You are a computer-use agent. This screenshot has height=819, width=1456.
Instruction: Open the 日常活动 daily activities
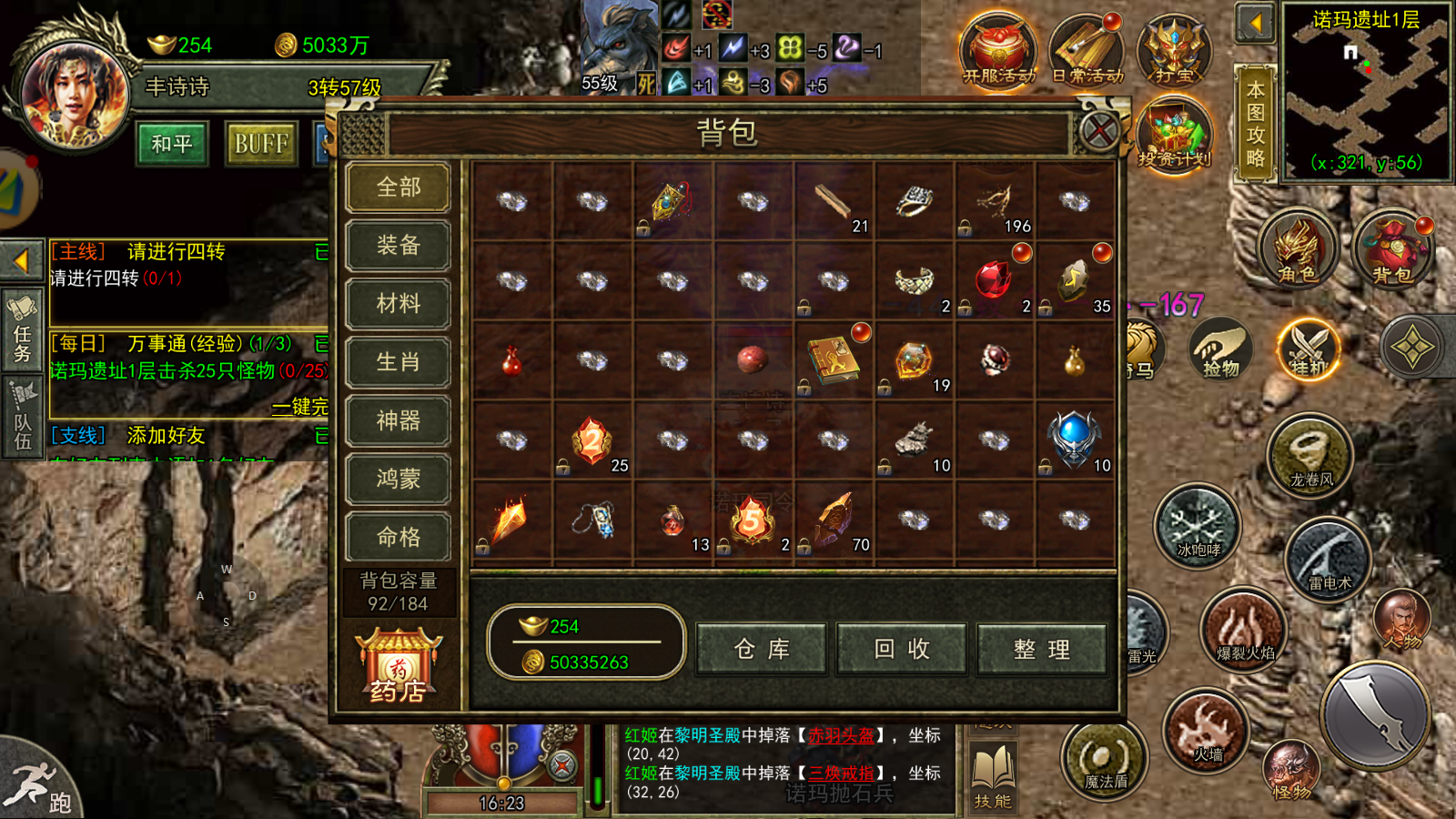pyautogui.click(x=1087, y=50)
